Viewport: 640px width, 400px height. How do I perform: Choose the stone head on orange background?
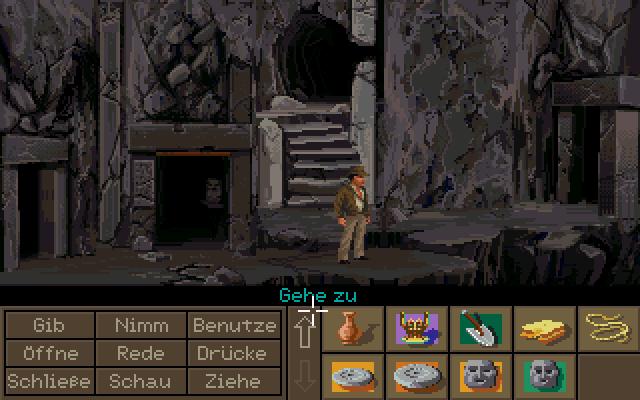pos(480,376)
